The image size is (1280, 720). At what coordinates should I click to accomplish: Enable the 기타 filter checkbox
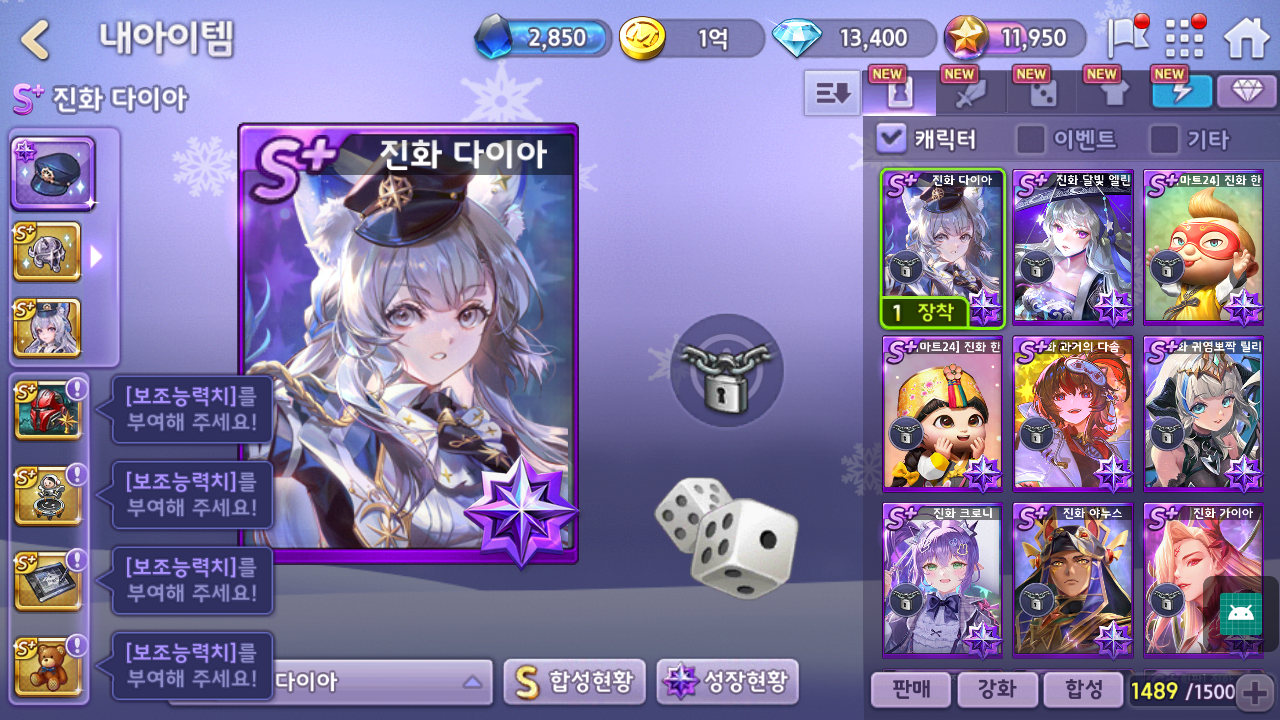point(1163,139)
